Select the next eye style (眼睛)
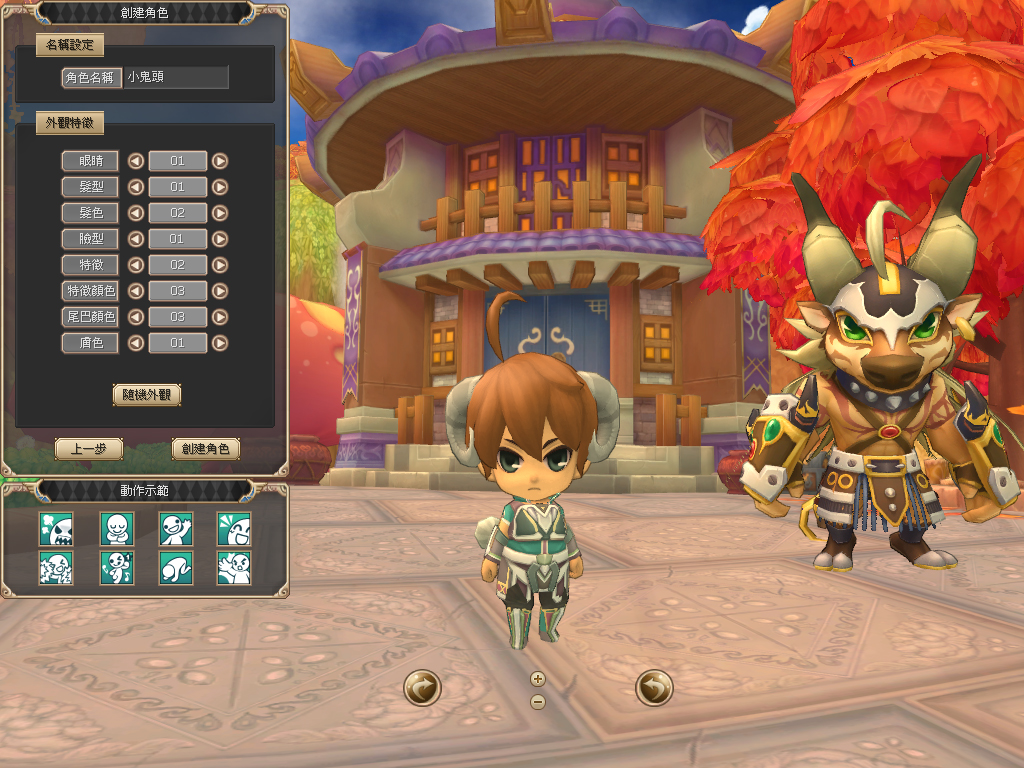 (220, 161)
